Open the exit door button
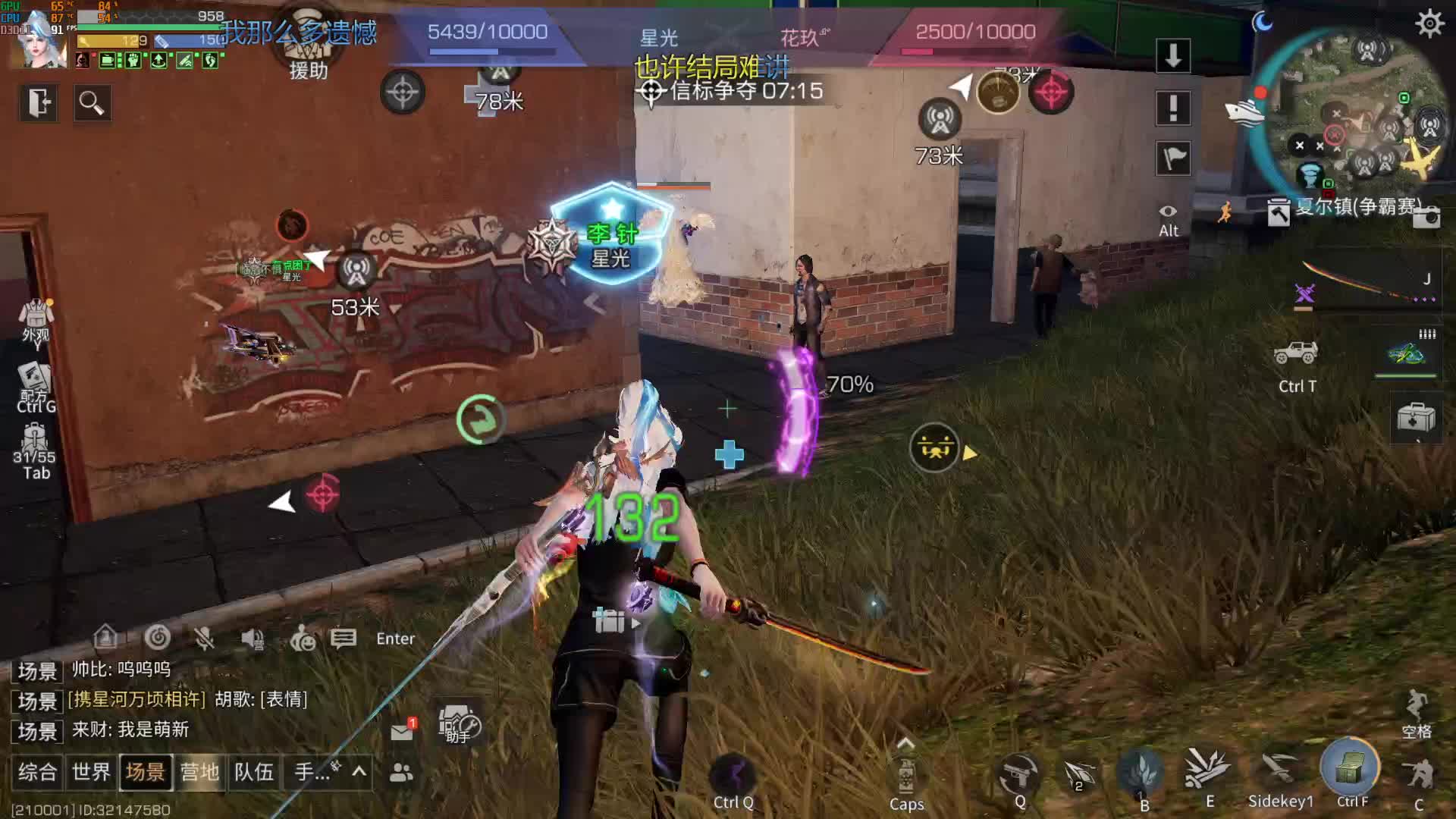 click(39, 102)
